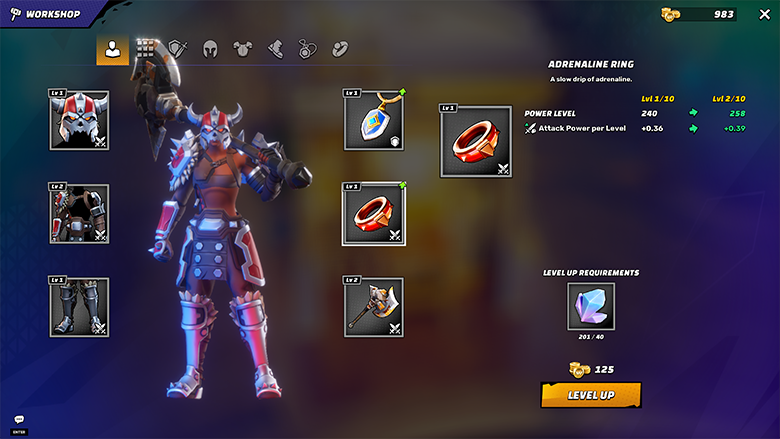This screenshot has width=780, height=439.
Task: Open the chest armor category tab
Action: click(x=243, y=49)
